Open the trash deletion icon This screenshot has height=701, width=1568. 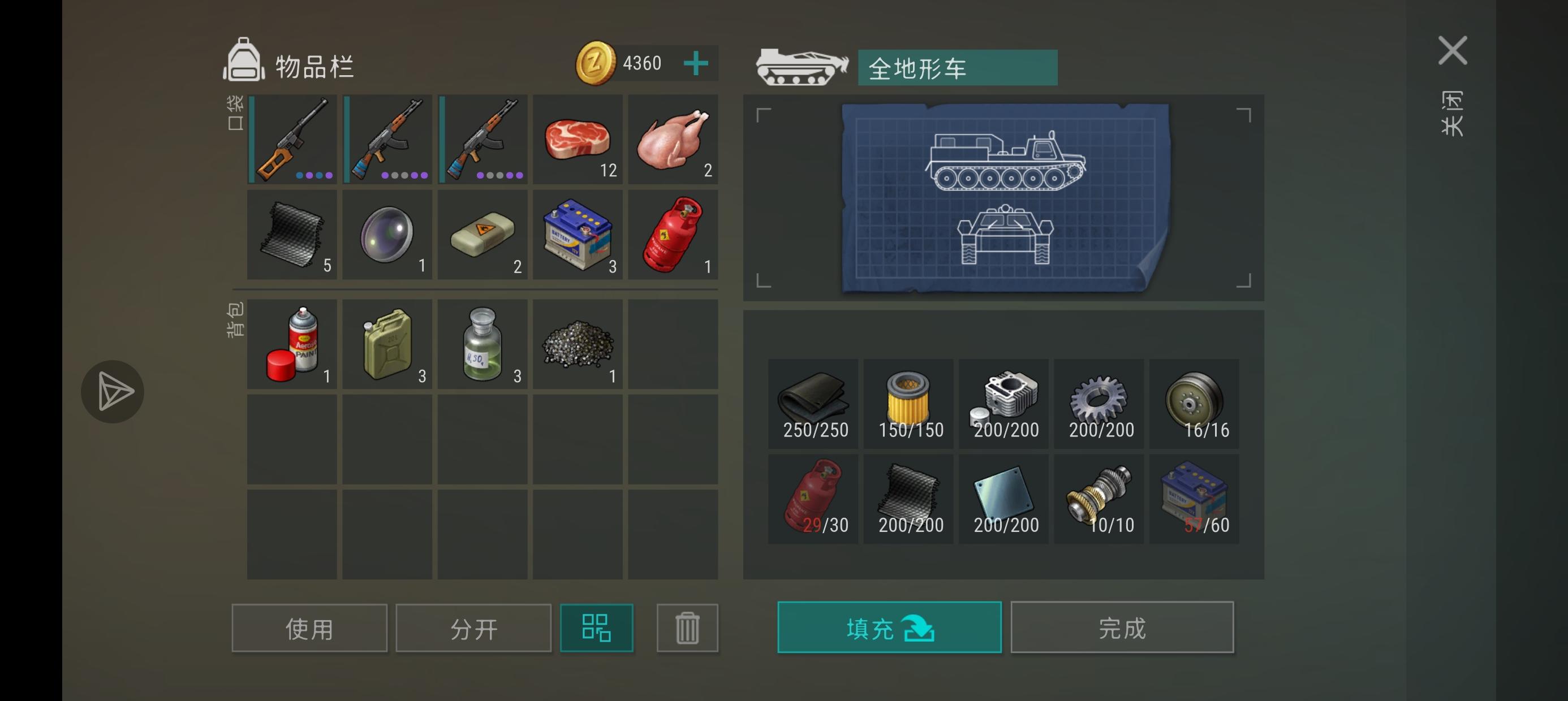coord(687,628)
